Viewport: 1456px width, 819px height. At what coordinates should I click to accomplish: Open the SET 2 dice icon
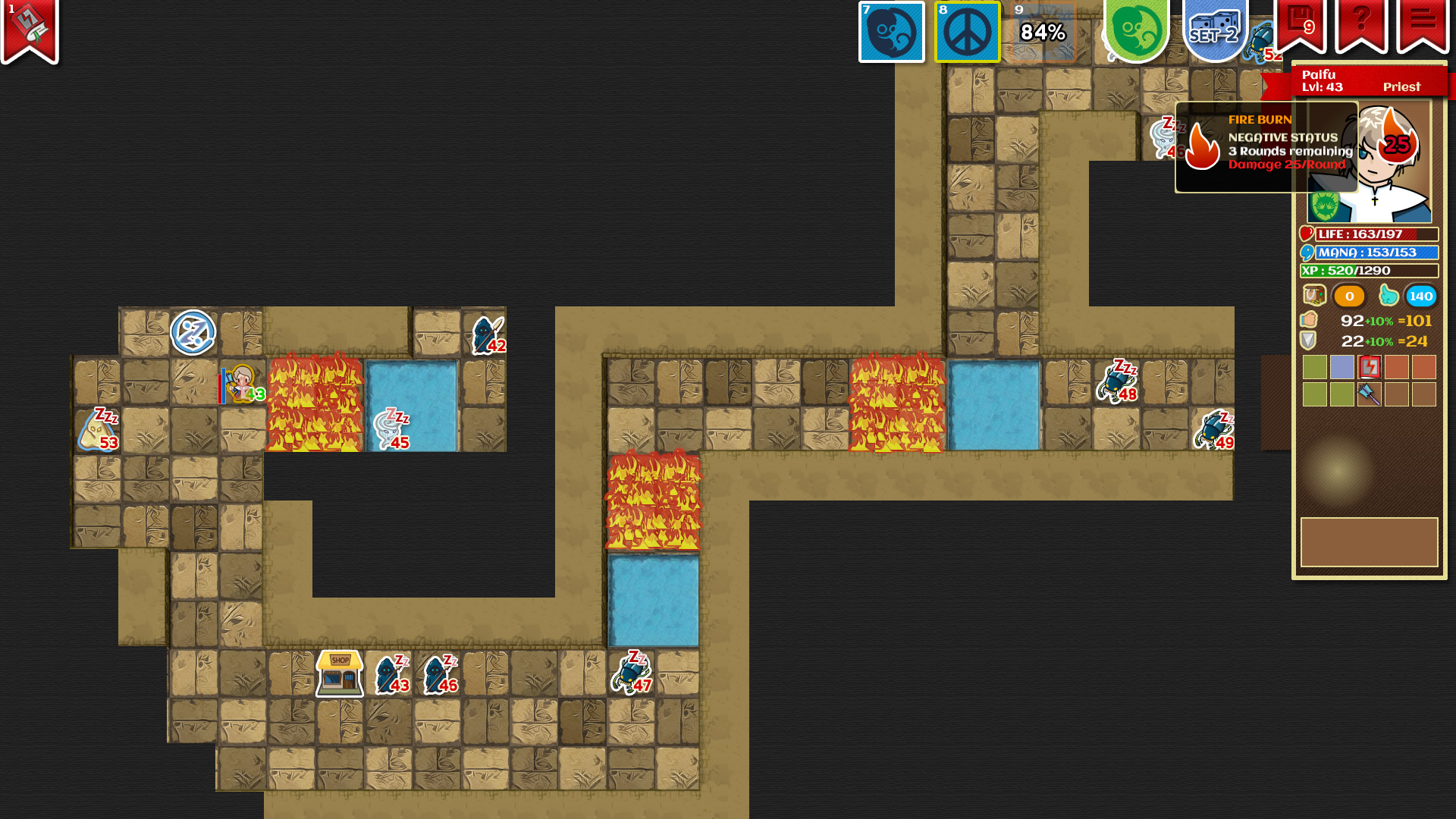pyautogui.click(x=1214, y=29)
